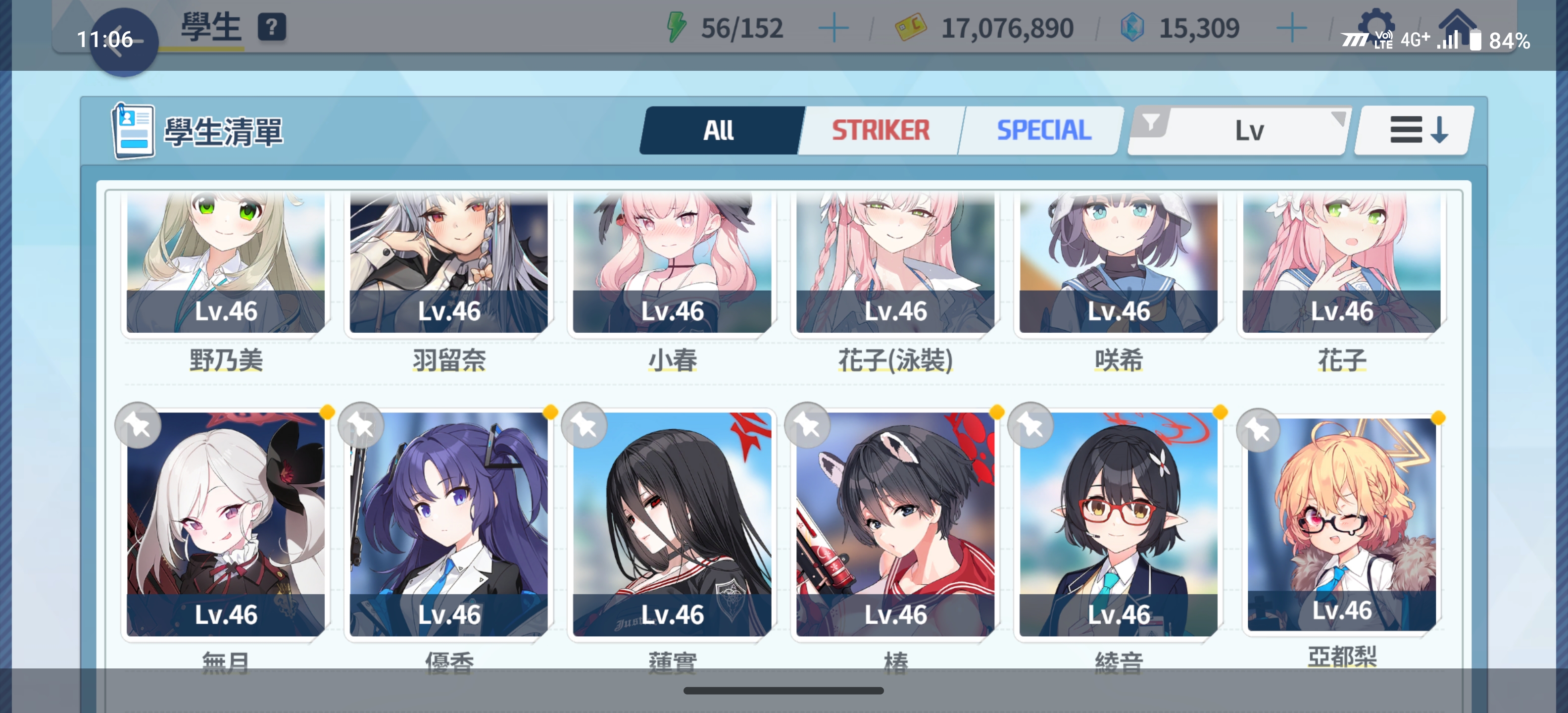The image size is (1568, 713).
Task: Switch to the SPECIAL tab
Action: click(x=1043, y=130)
